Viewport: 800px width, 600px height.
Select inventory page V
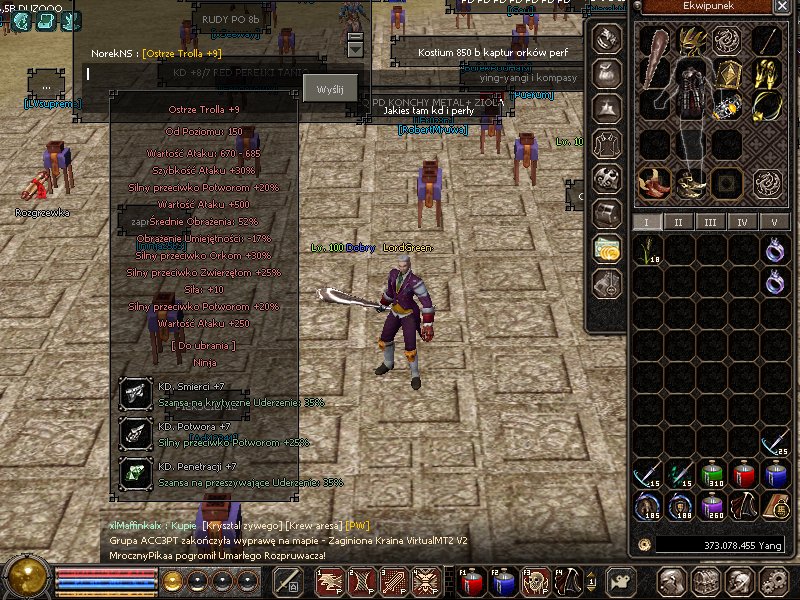tap(774, 222)
